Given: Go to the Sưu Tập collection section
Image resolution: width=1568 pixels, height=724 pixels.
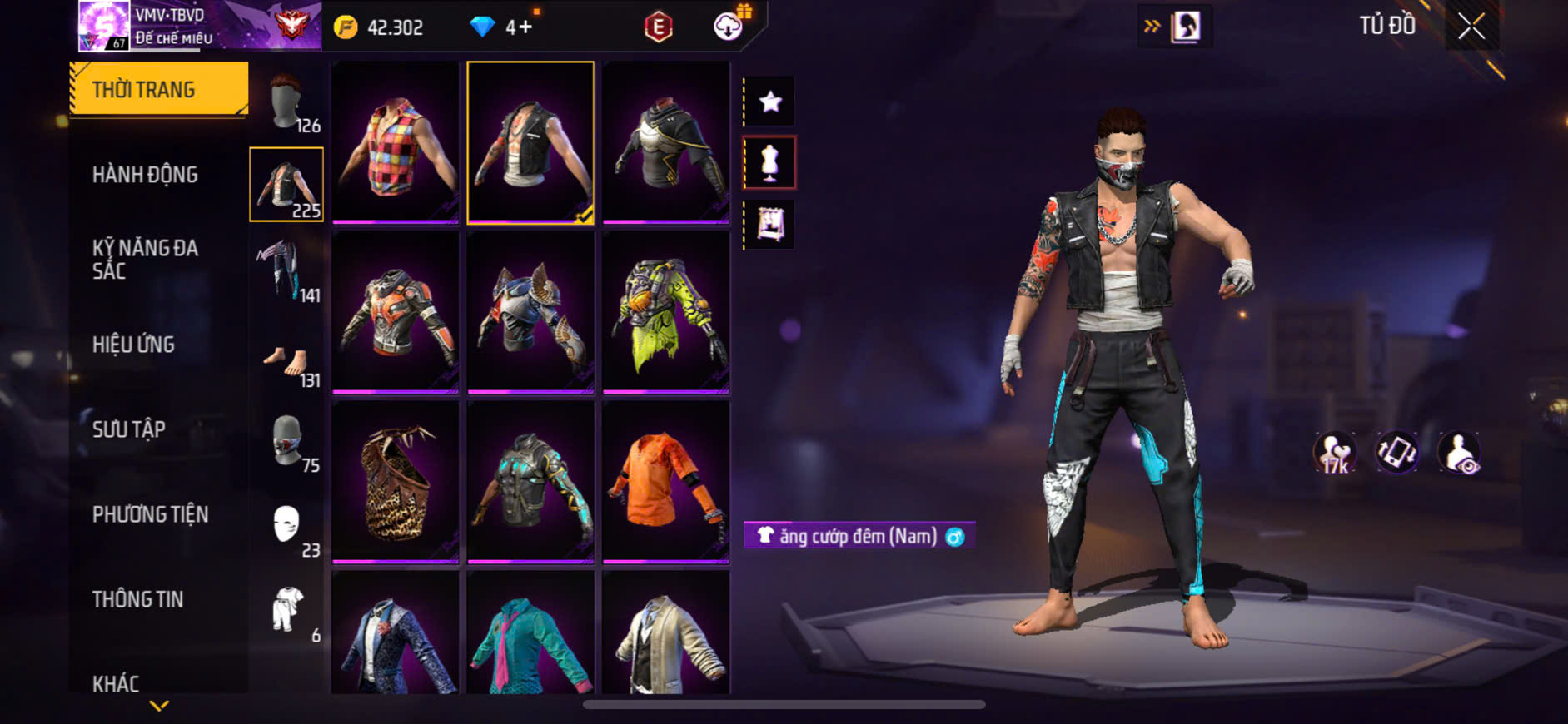Looking at the screenshot, I should 128,429.
